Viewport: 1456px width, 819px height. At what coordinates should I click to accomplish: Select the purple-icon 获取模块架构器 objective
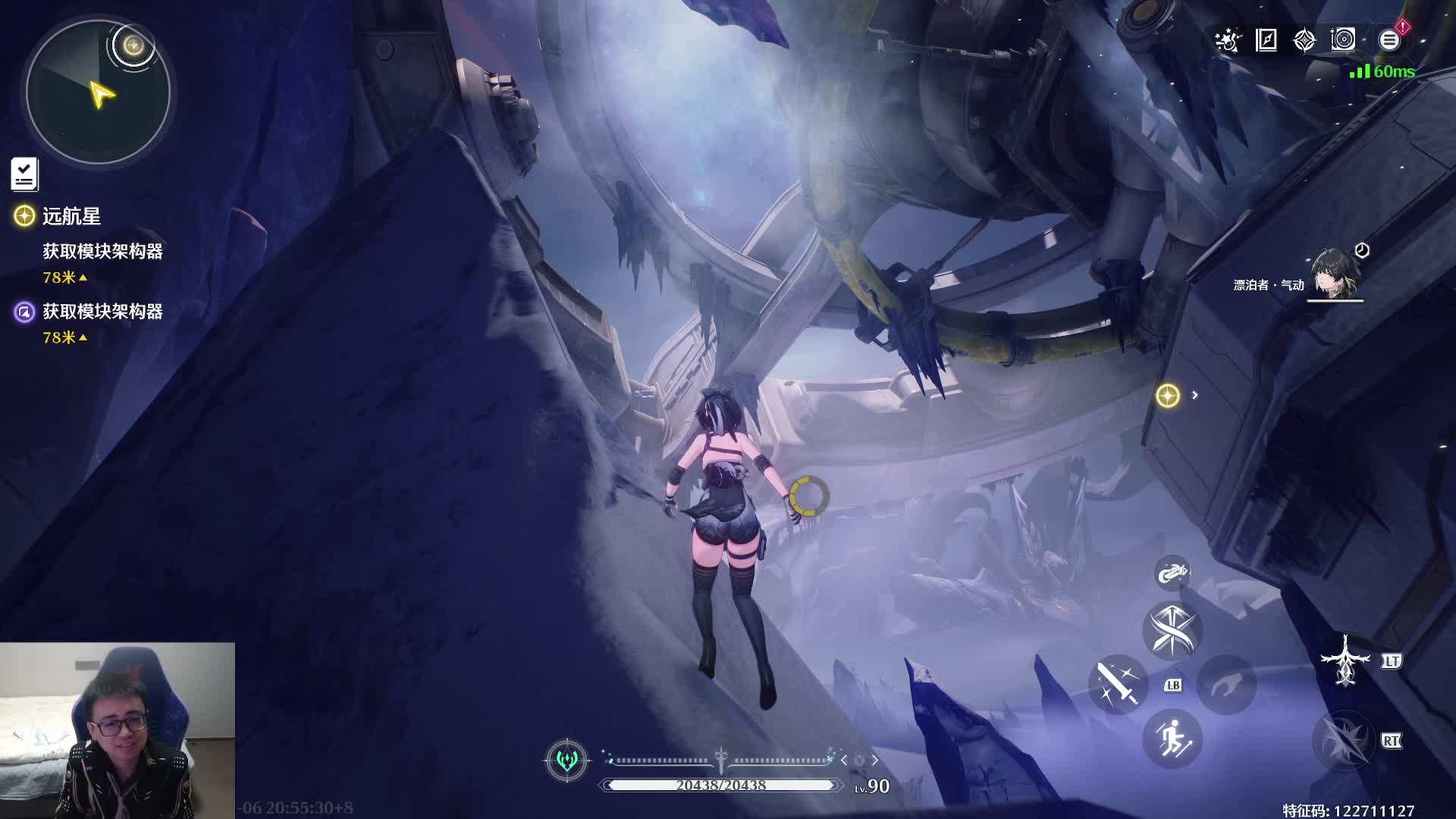click(102, 312)
